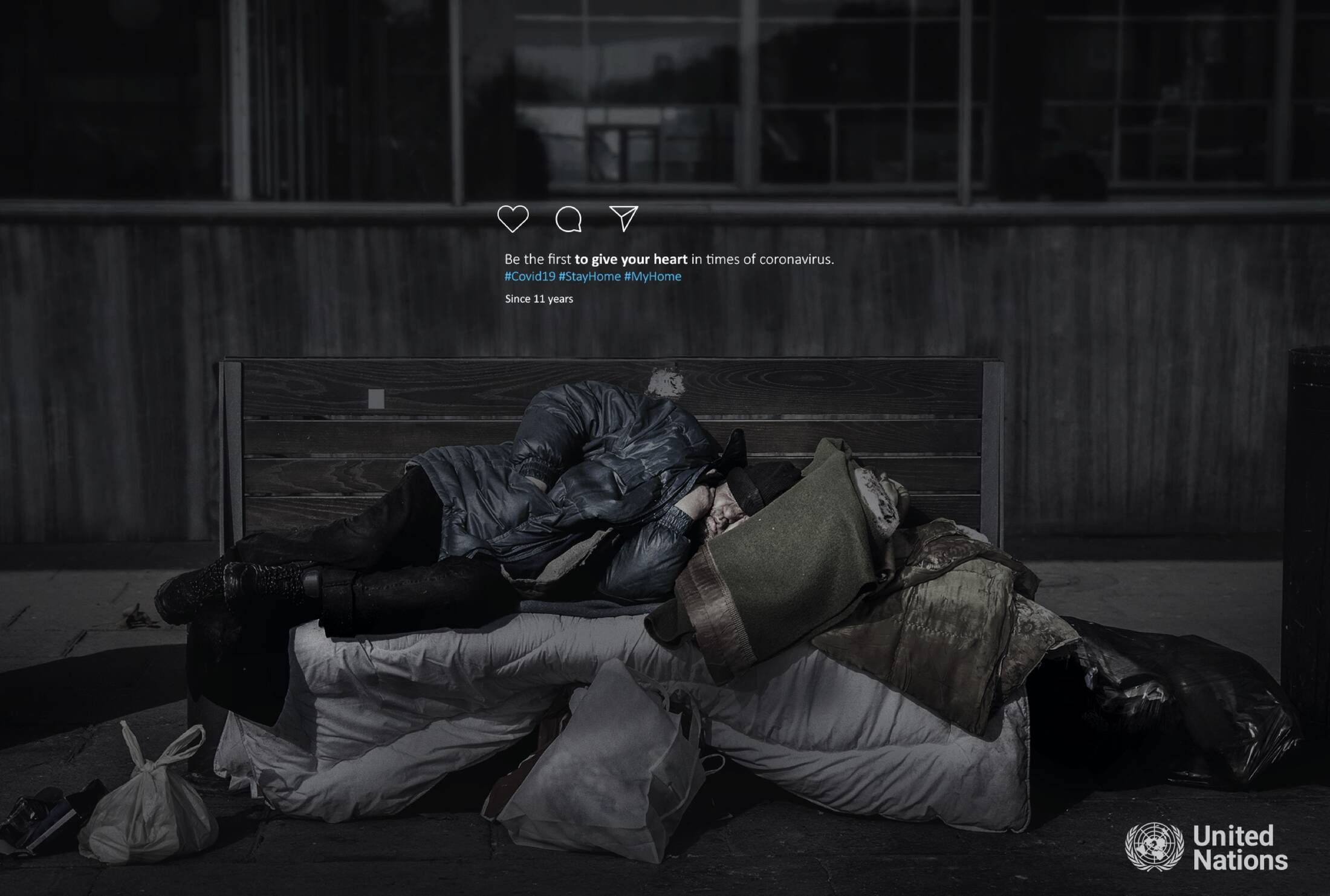The width and height of the screenshot is (1330, 896).
Task: Open the #StayHome hashtag
Action: point(589,276)
